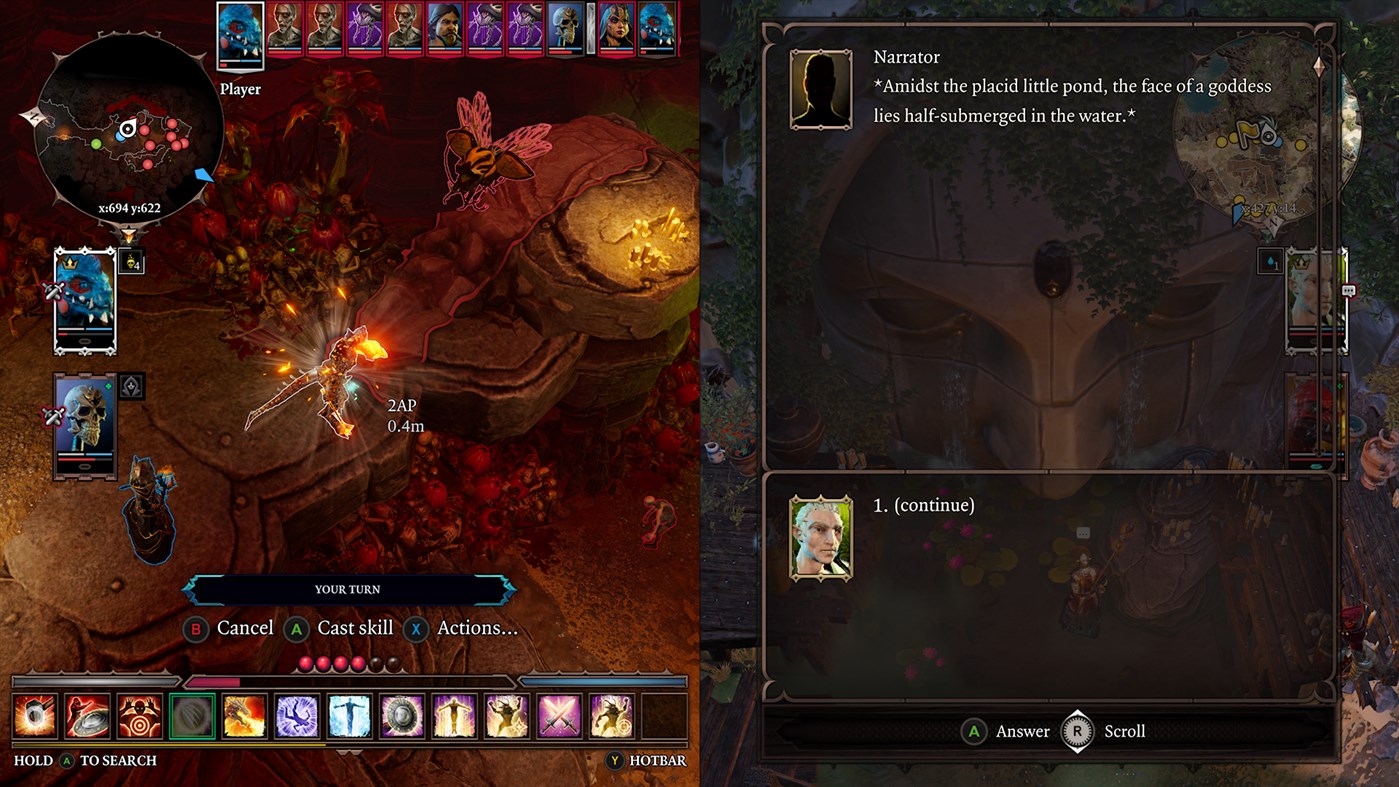Click the status effect icon beside the skull portrait

pos(130,386)
